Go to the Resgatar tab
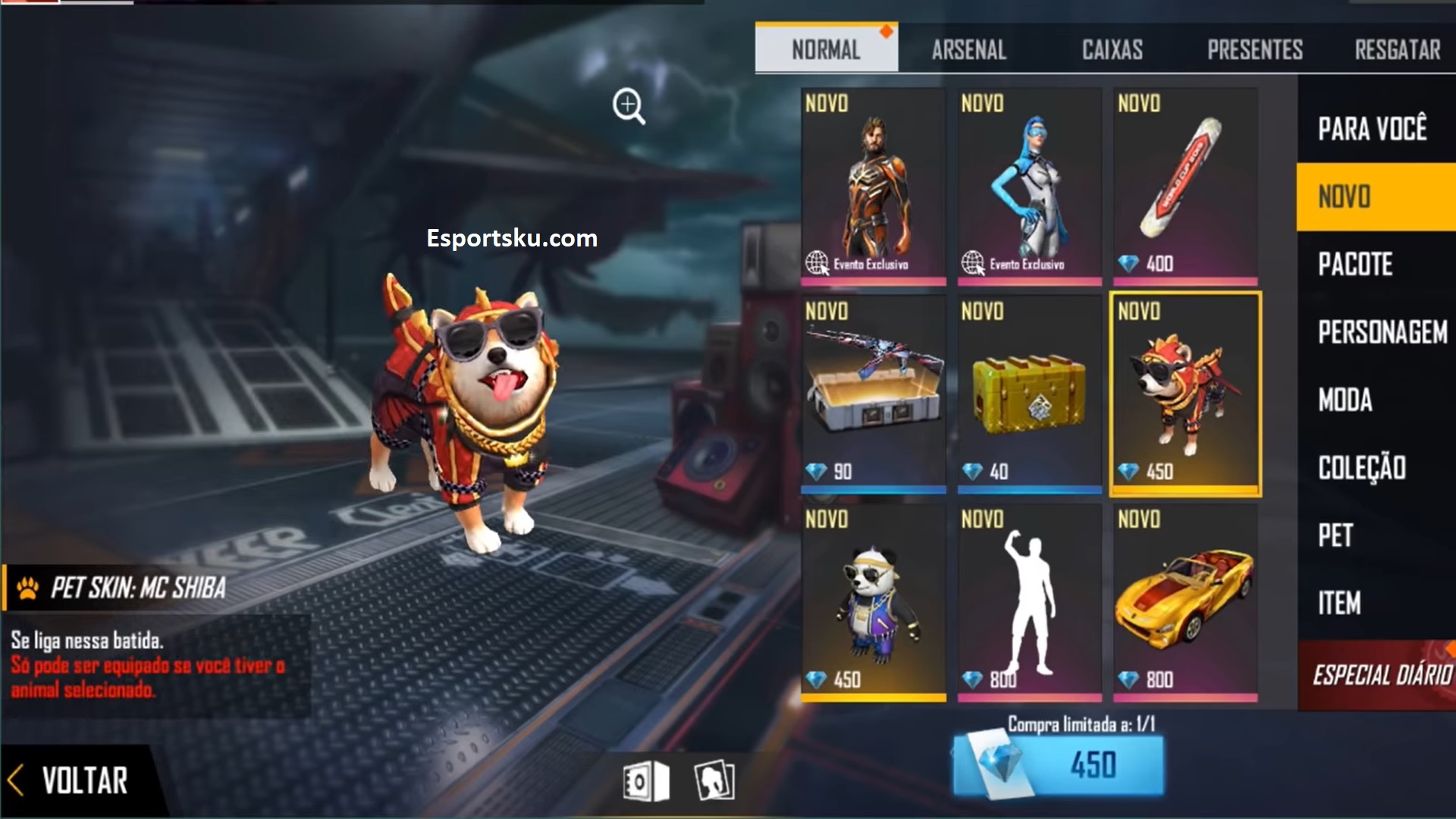Viewport: 1456px width, 819px height. [1397, 50]
